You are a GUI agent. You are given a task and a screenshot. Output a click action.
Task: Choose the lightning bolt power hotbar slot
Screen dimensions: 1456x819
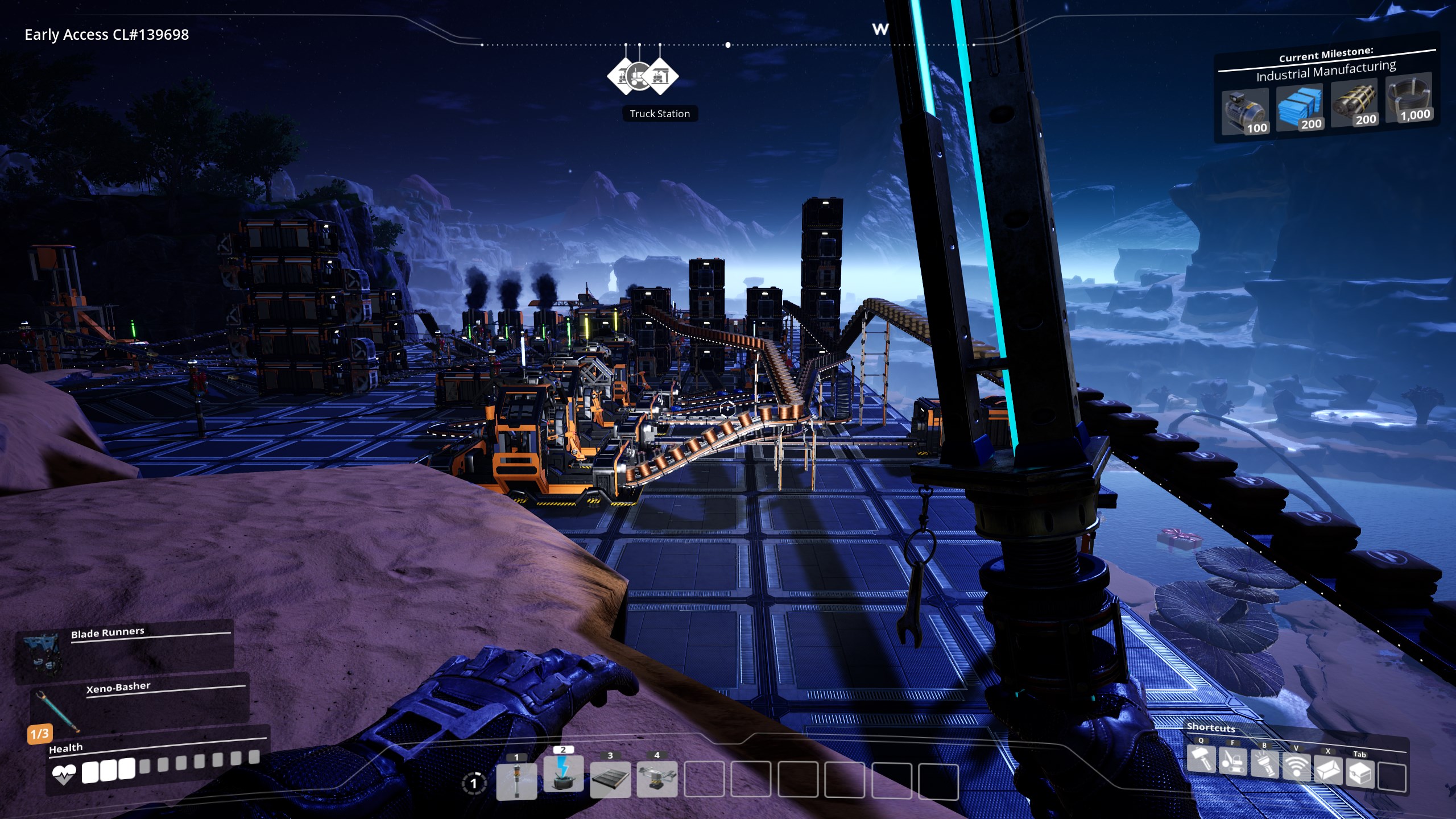click(563, 773)
